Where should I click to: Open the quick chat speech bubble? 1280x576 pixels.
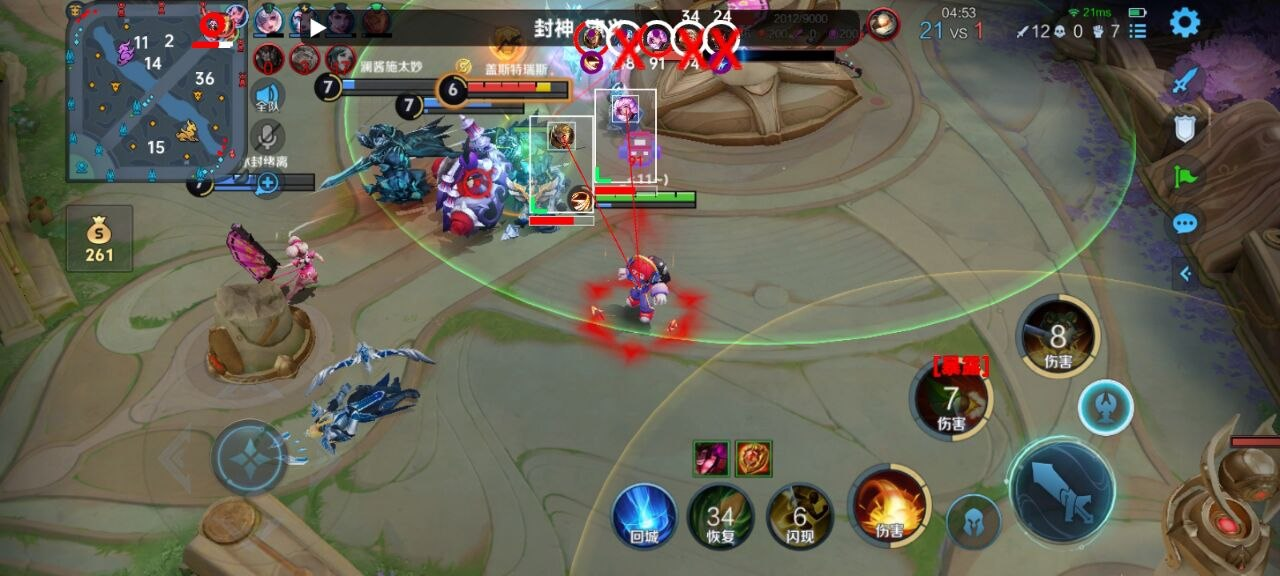point(1185,223)
